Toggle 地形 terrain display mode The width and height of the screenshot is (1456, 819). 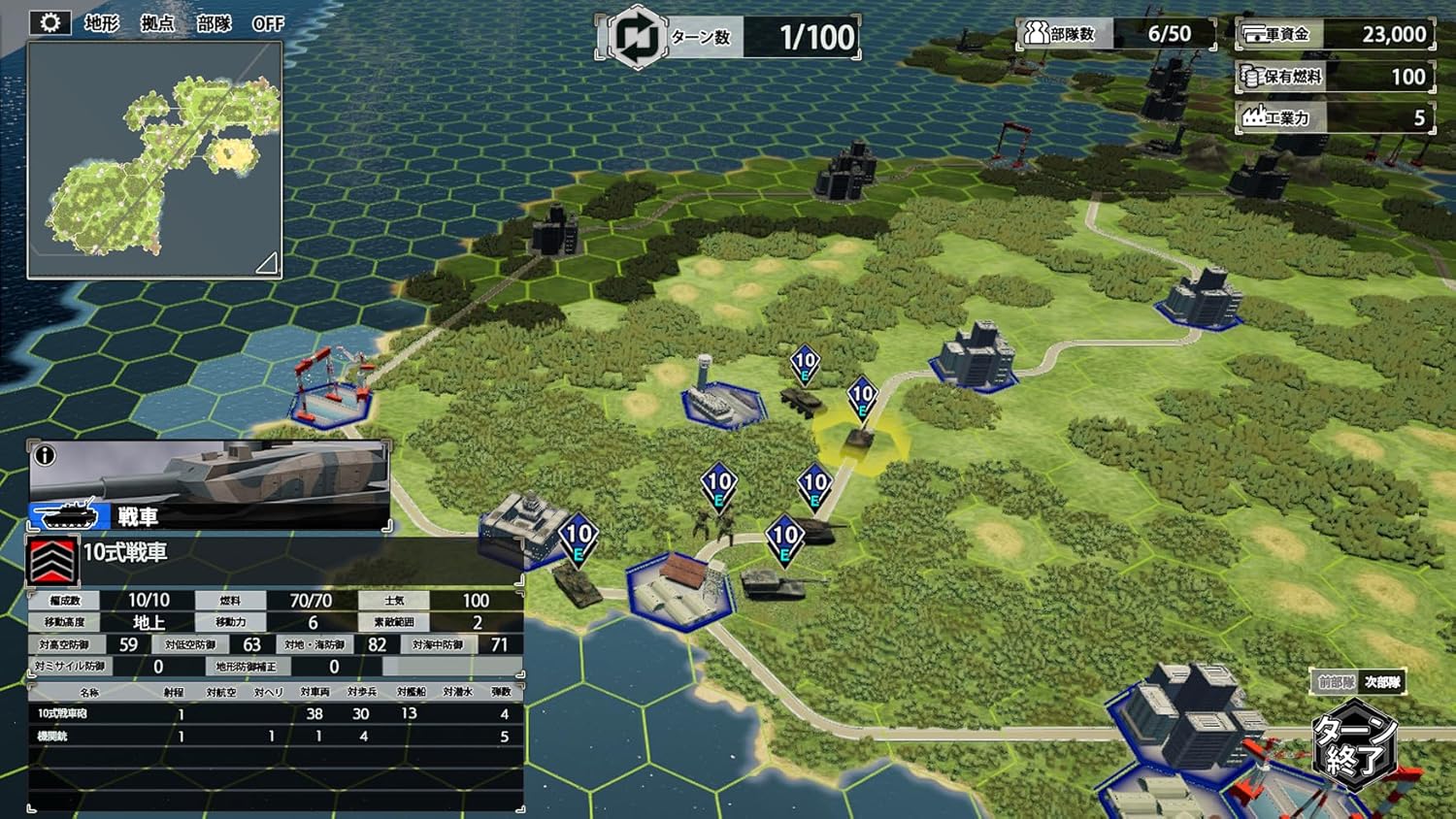click(100, 23)
